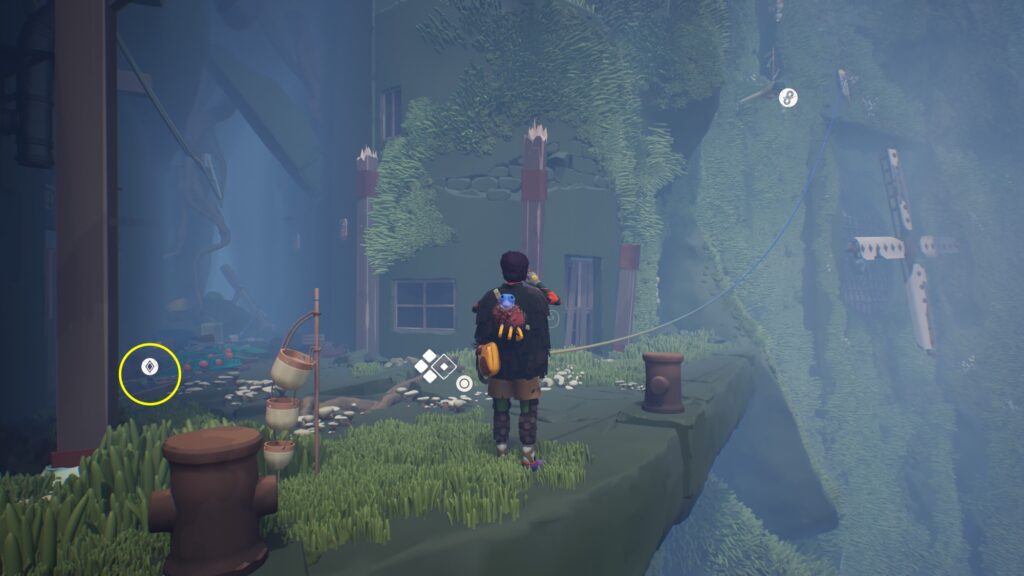Select the chain-link marker icon

tap(788, 97)
